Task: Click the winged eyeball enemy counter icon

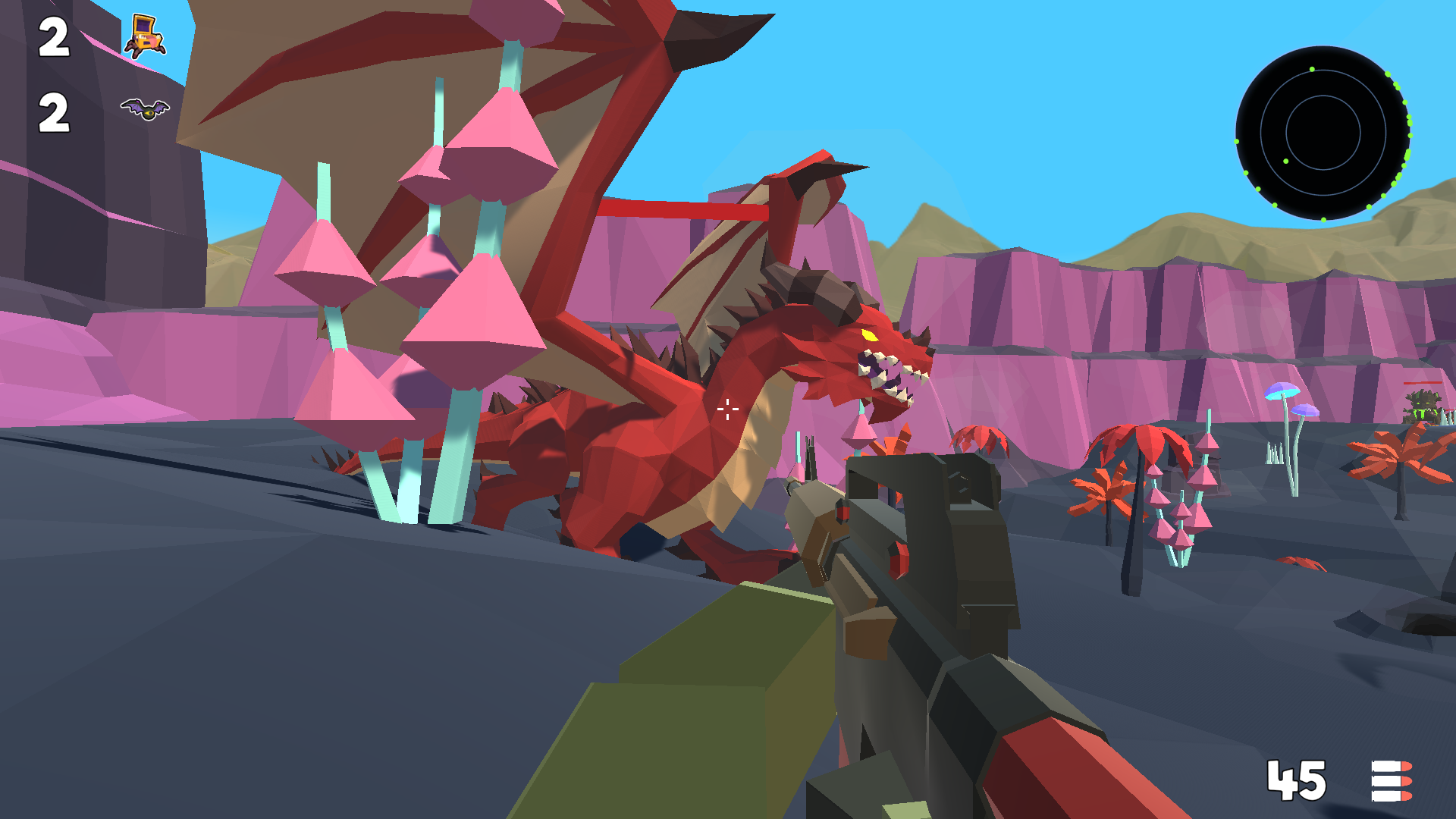Action: 145,110
